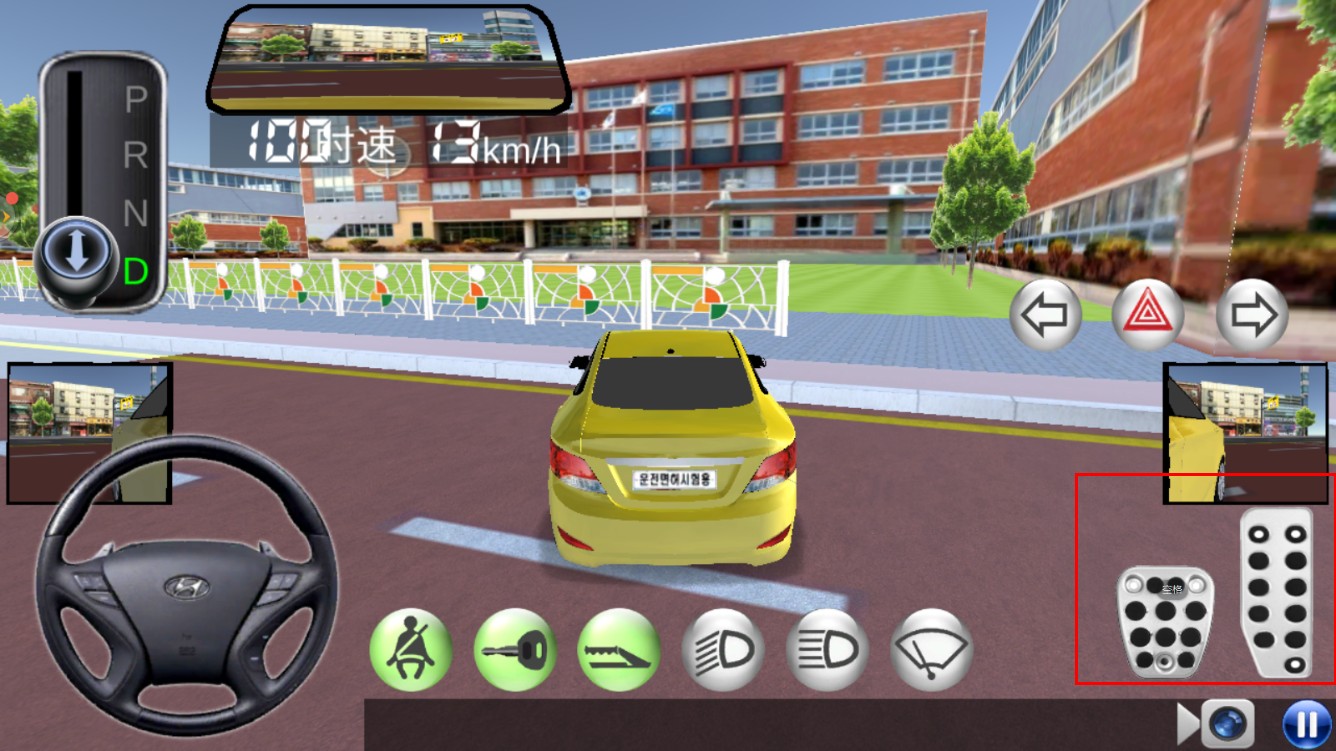Step on the brake pedal
Screen dimensions: 1336x751
pyautogui.click(x=1165, y=621)
